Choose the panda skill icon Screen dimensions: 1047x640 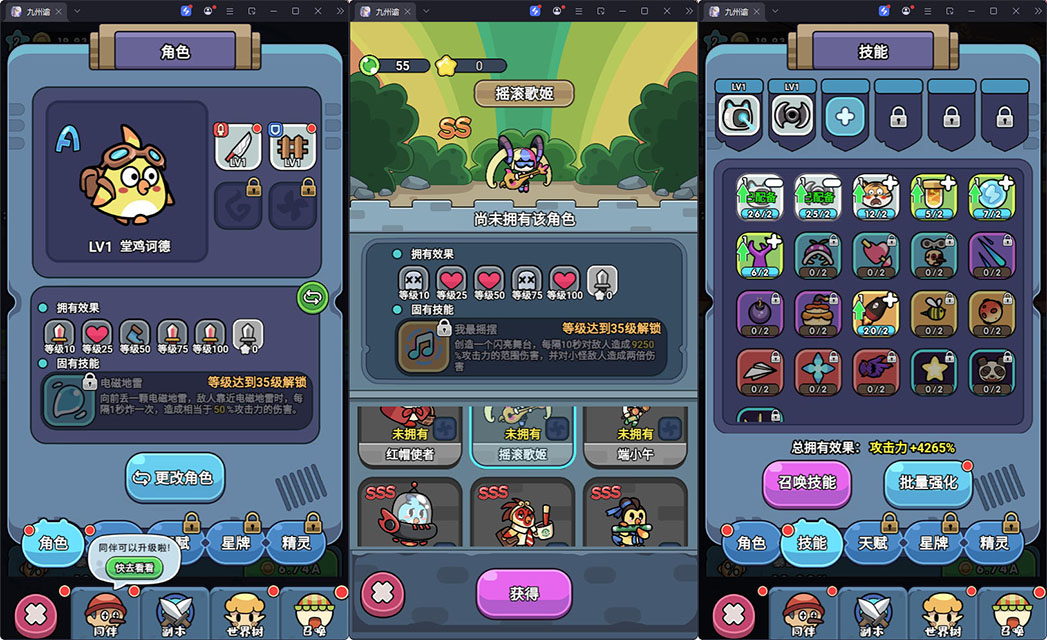[x=991, y=371]
